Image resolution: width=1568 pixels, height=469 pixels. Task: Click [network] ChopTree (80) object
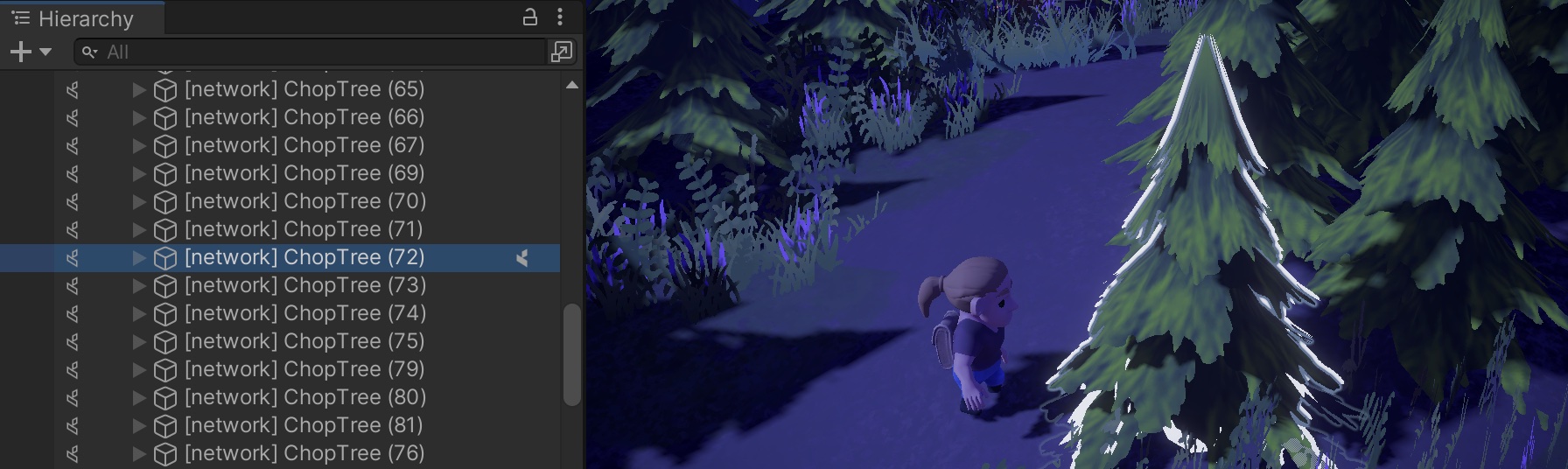click(304, 397)
